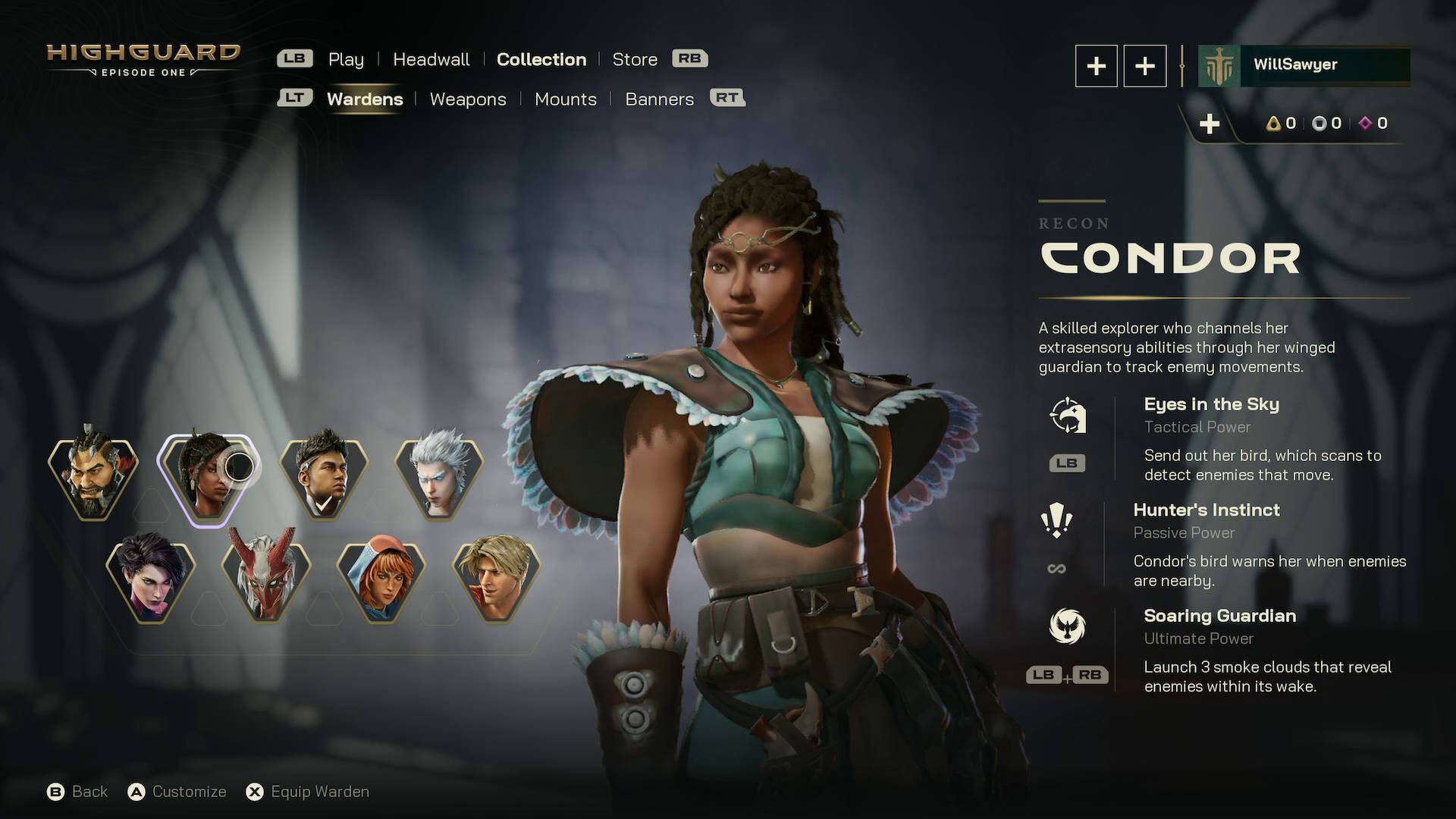Click the plus icon above the currency bar
The height and width of the screenshot is (819, 1456).
[1210, 124]
